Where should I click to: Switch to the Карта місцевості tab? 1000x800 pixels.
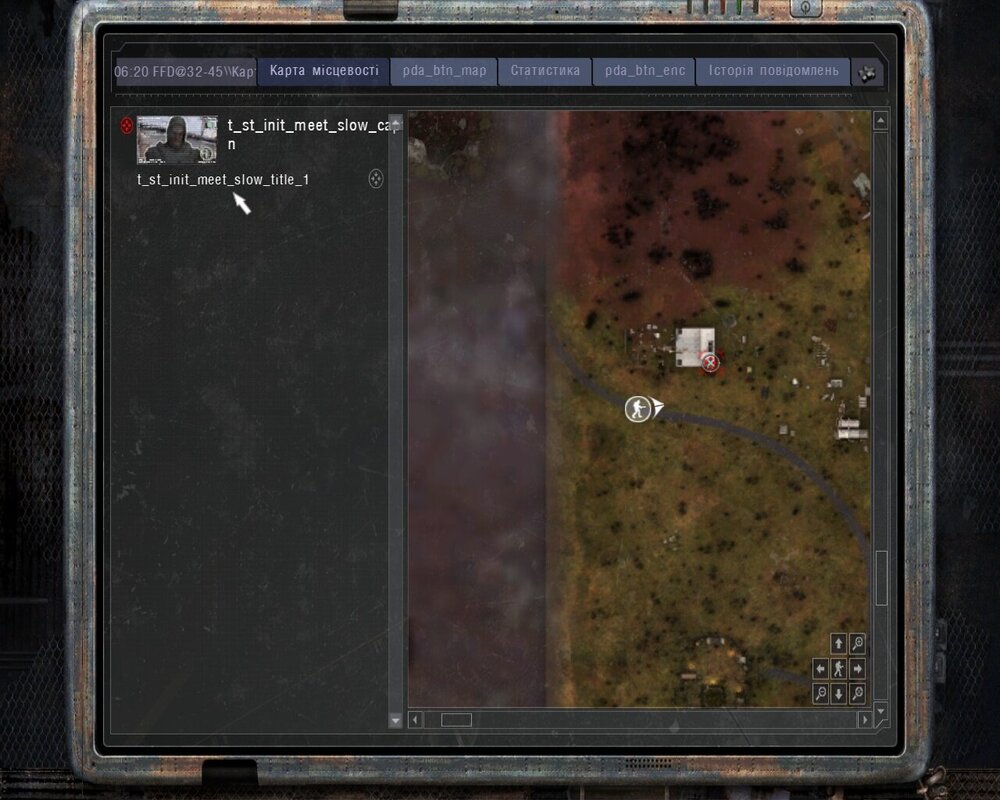[x=324, y=71]
